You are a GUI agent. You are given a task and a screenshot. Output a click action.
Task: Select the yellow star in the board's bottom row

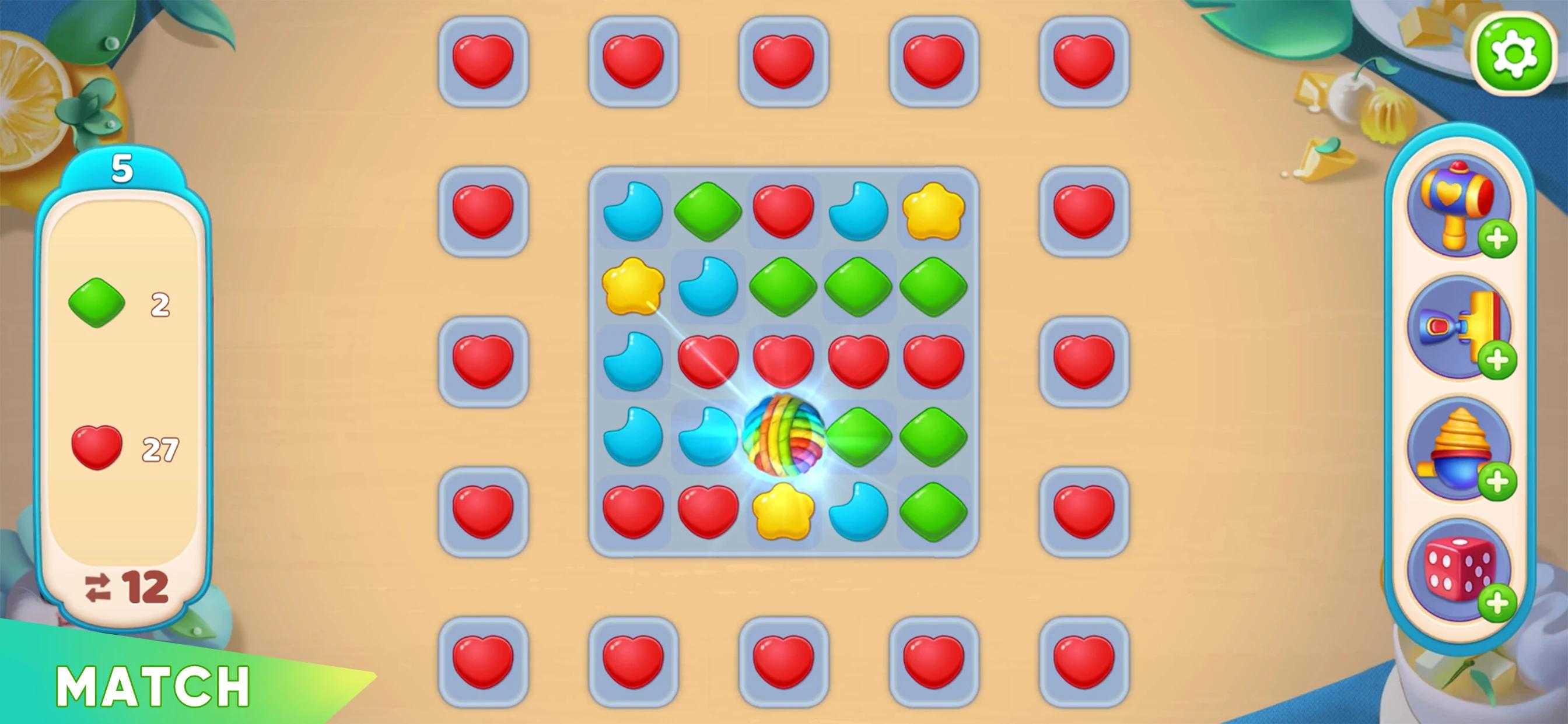pyautogui.click(x=783, y=511)
